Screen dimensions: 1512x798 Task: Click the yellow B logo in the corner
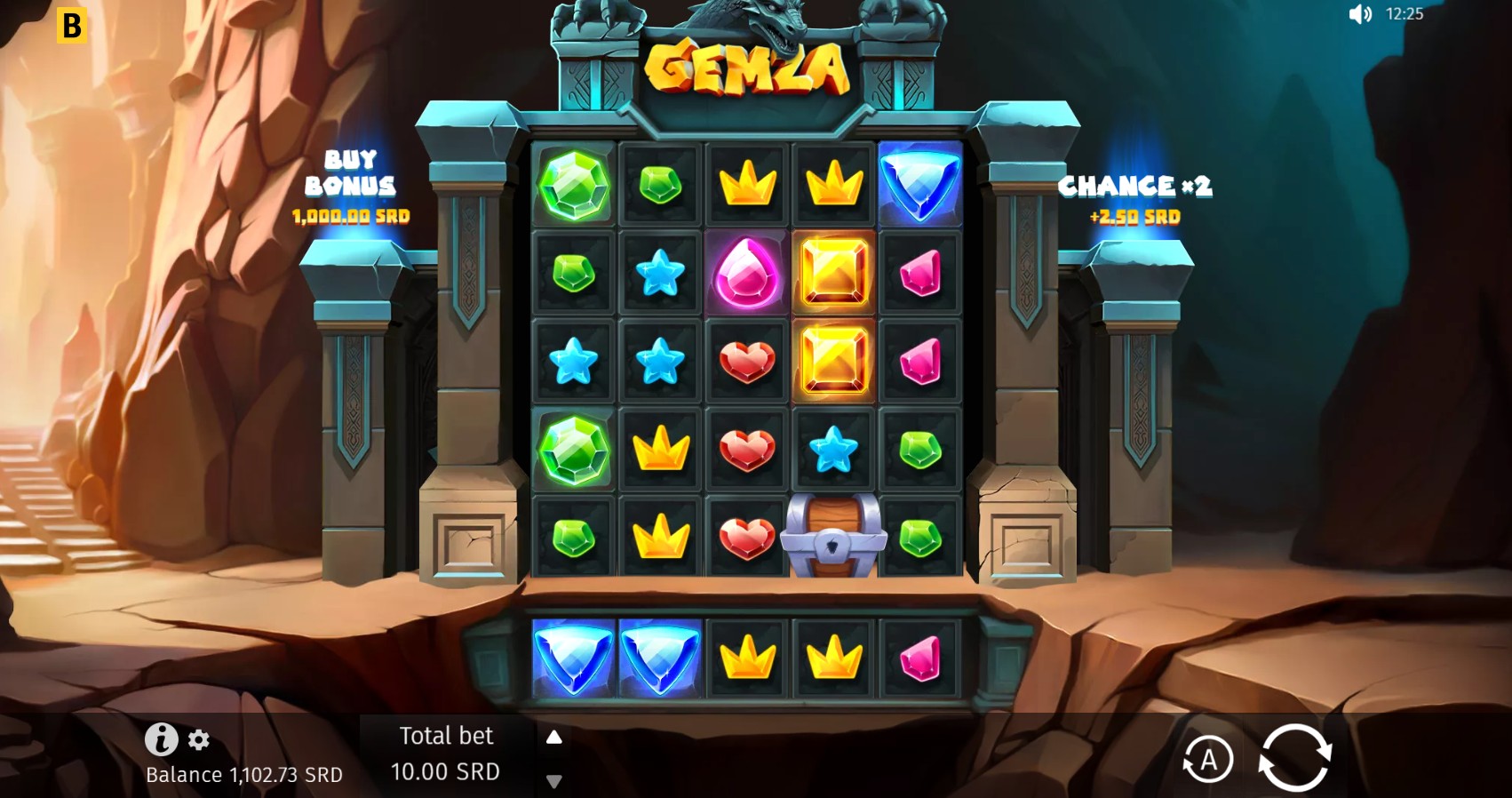[71, 24]
